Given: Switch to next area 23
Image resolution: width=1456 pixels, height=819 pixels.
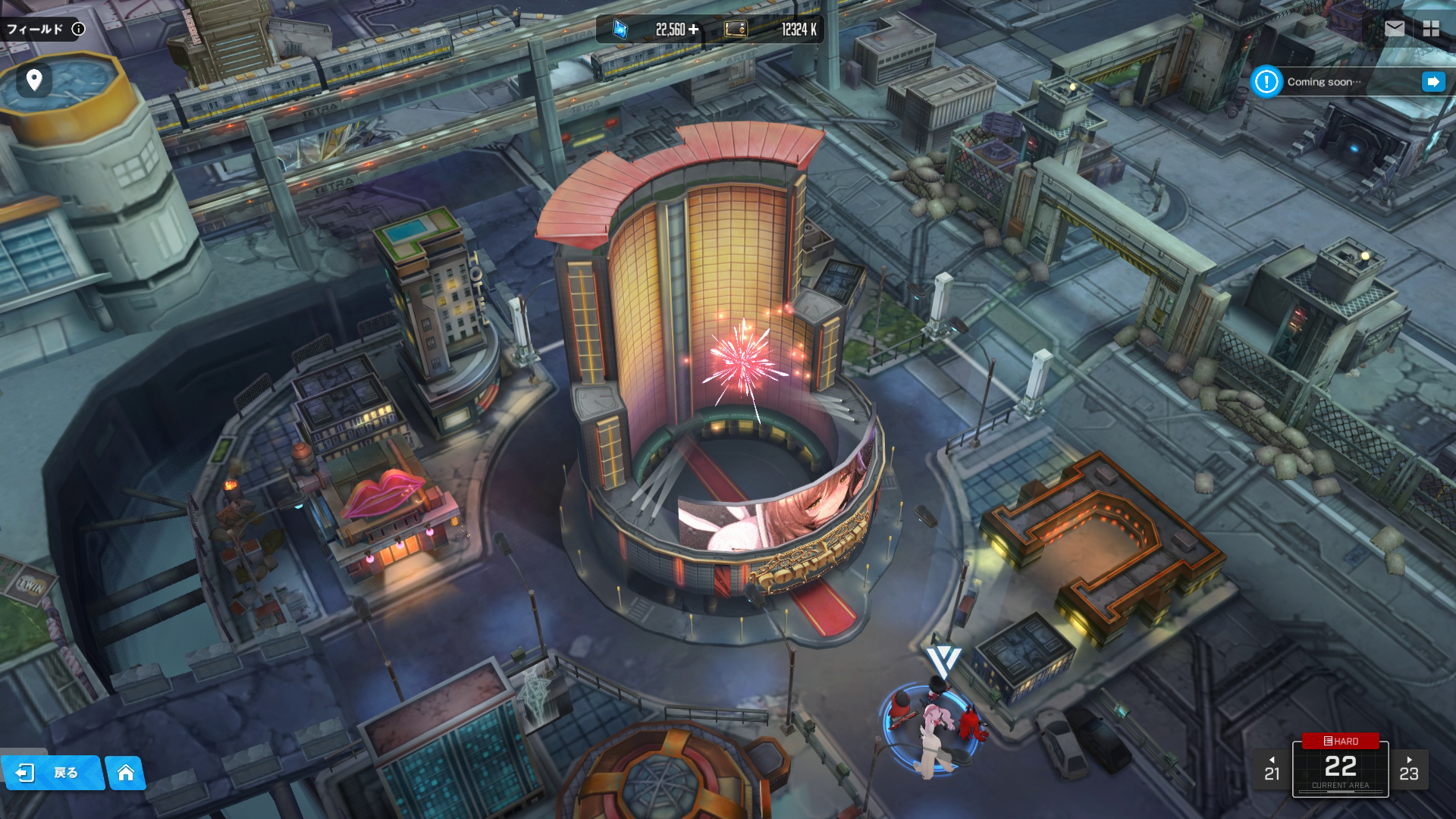Looking at the screenshot, I should [1409, 770].
